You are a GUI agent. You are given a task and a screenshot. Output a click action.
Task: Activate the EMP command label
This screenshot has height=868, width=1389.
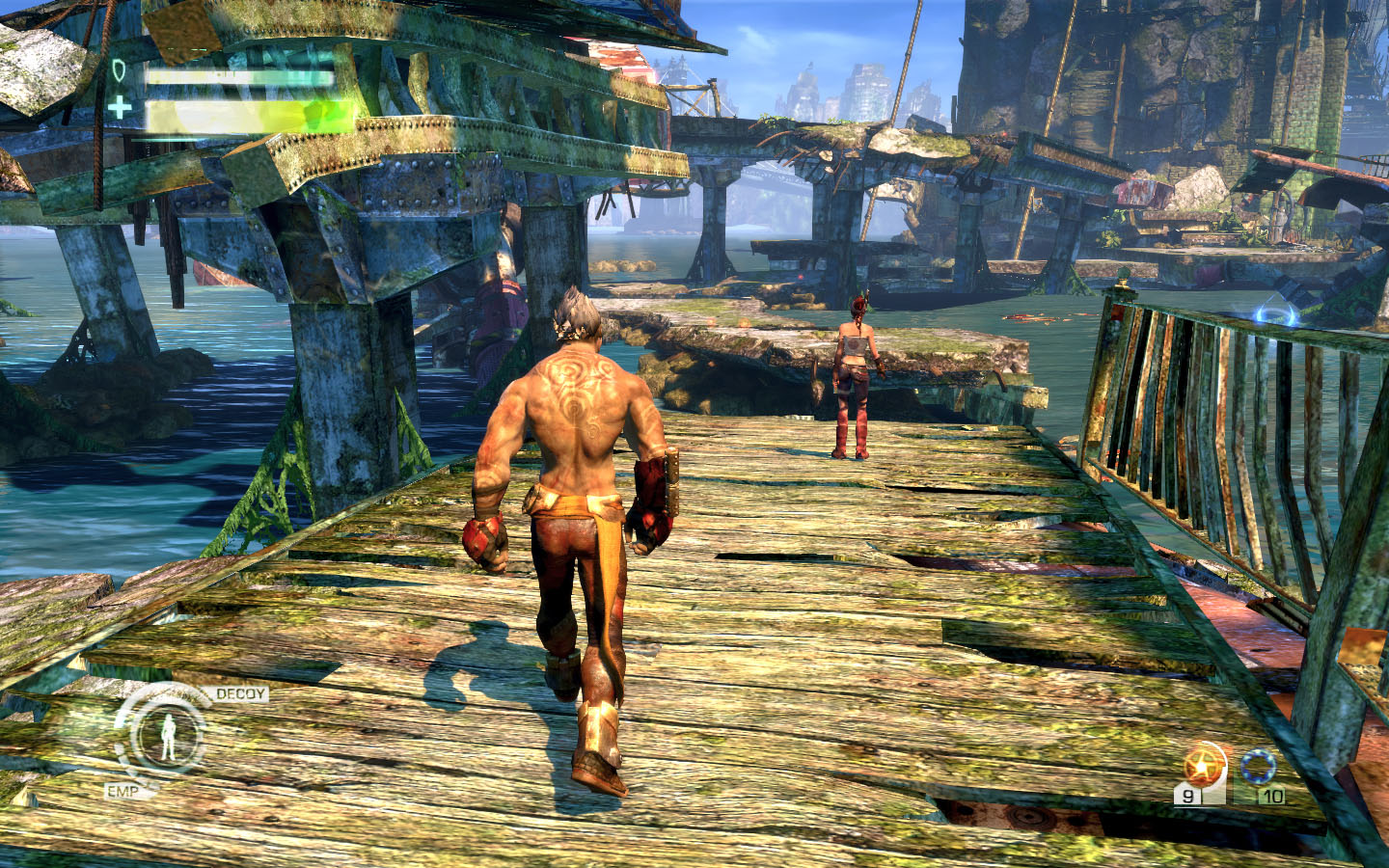pyautogui.click(x=123, y=792)
